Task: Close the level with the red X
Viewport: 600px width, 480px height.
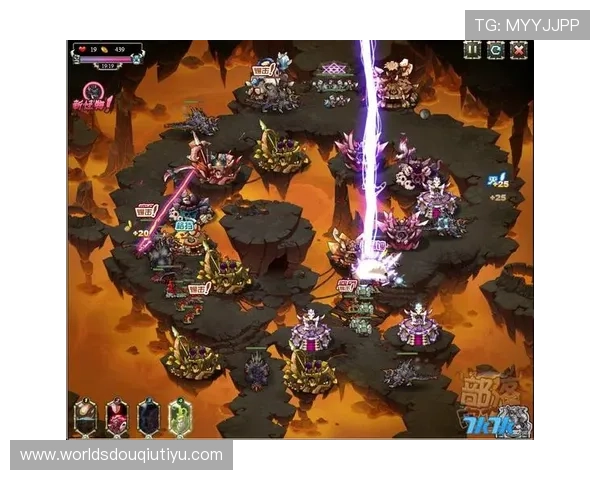Action: (518, 49)
